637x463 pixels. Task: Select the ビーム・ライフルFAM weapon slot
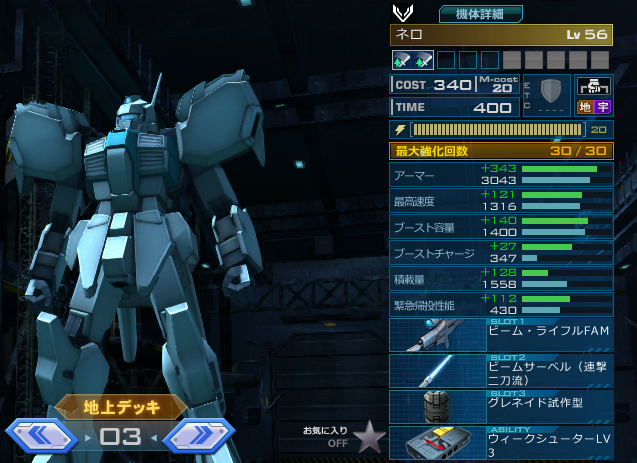(501, 336)
